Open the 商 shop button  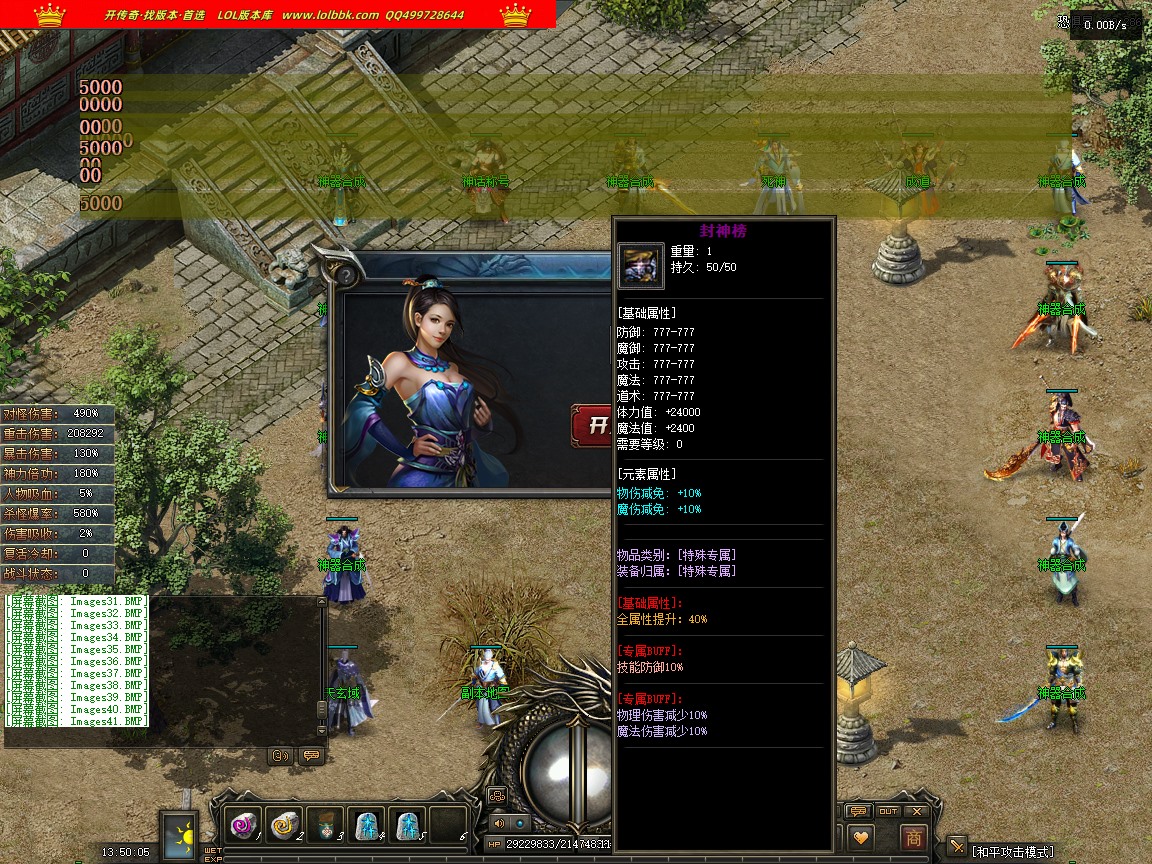point(913,838)
